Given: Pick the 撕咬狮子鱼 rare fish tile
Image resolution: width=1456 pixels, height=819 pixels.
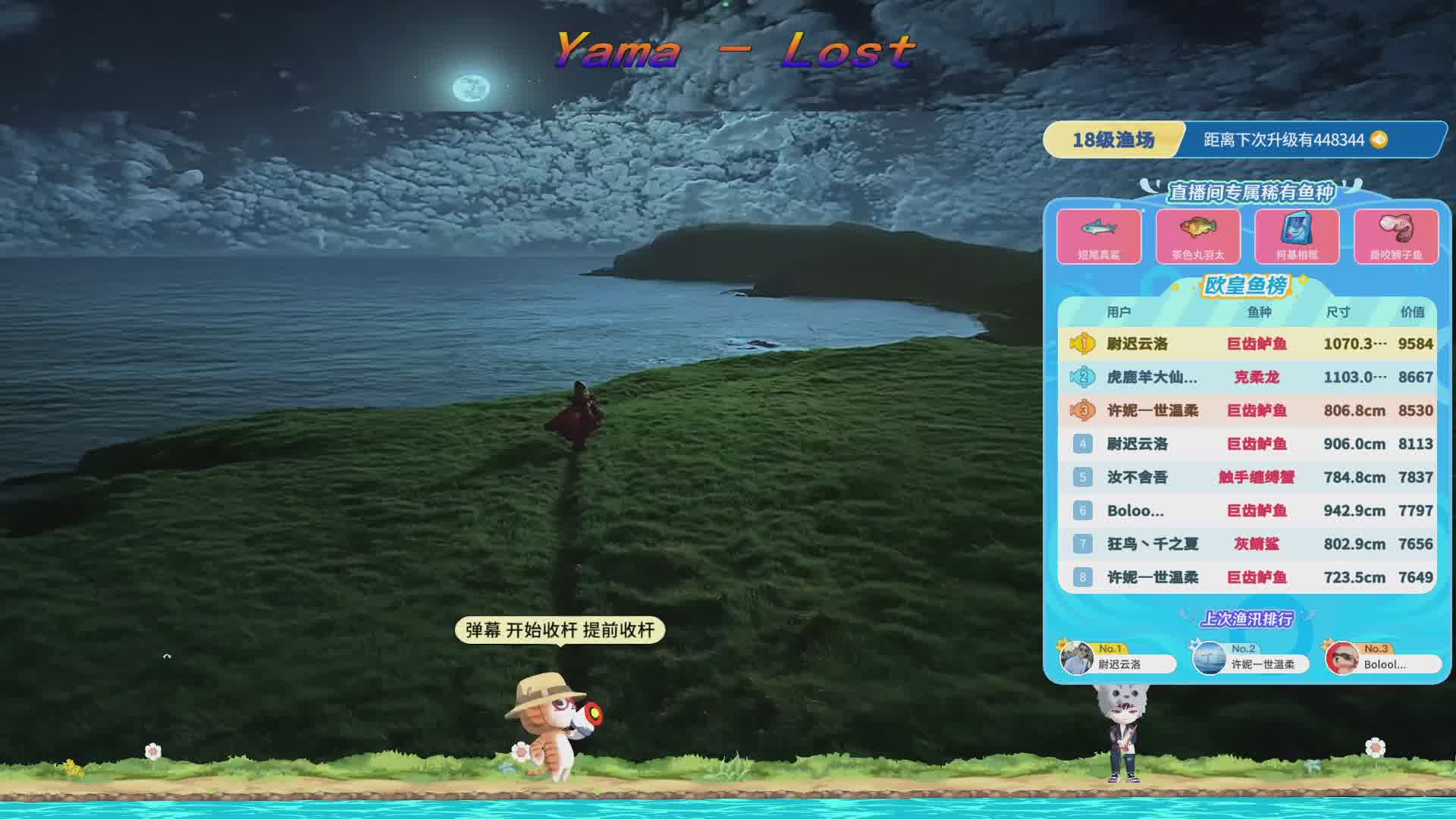Looking at the screenshot, I should point(1395,236).
